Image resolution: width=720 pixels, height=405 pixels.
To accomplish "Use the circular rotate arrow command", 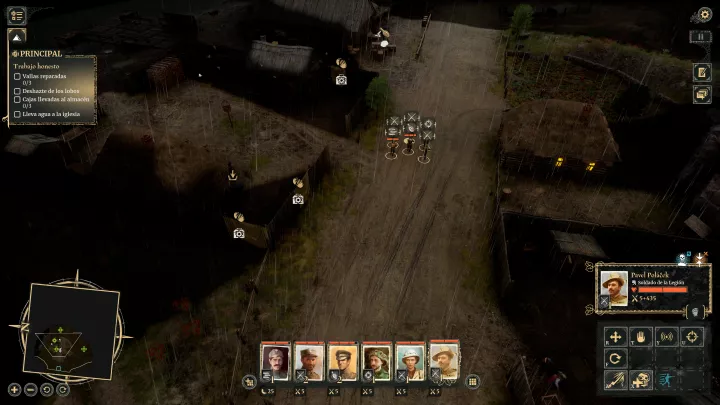I will tap(615, 358).
